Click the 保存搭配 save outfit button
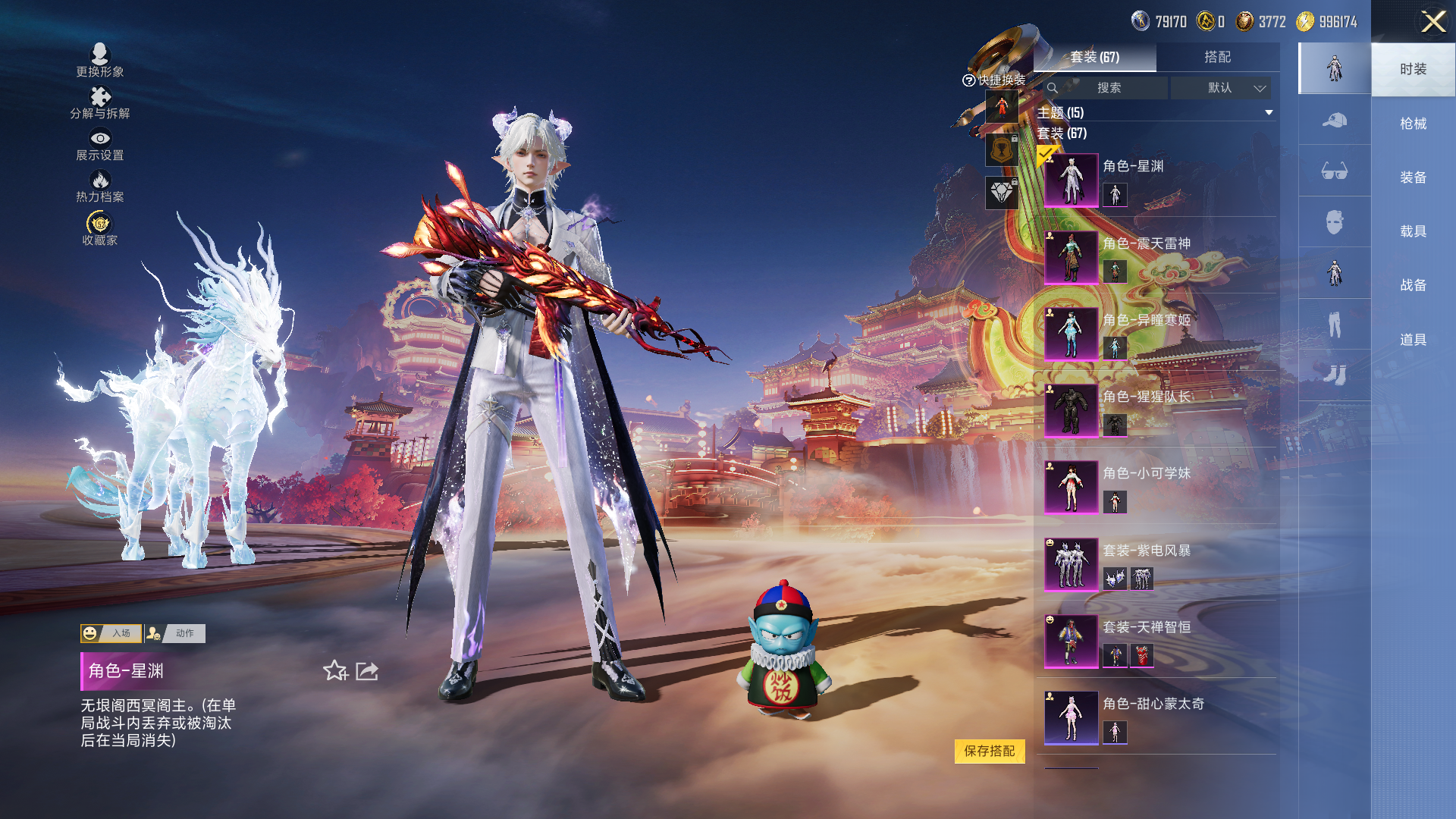The image size is (1456, 819). (990, 751)
